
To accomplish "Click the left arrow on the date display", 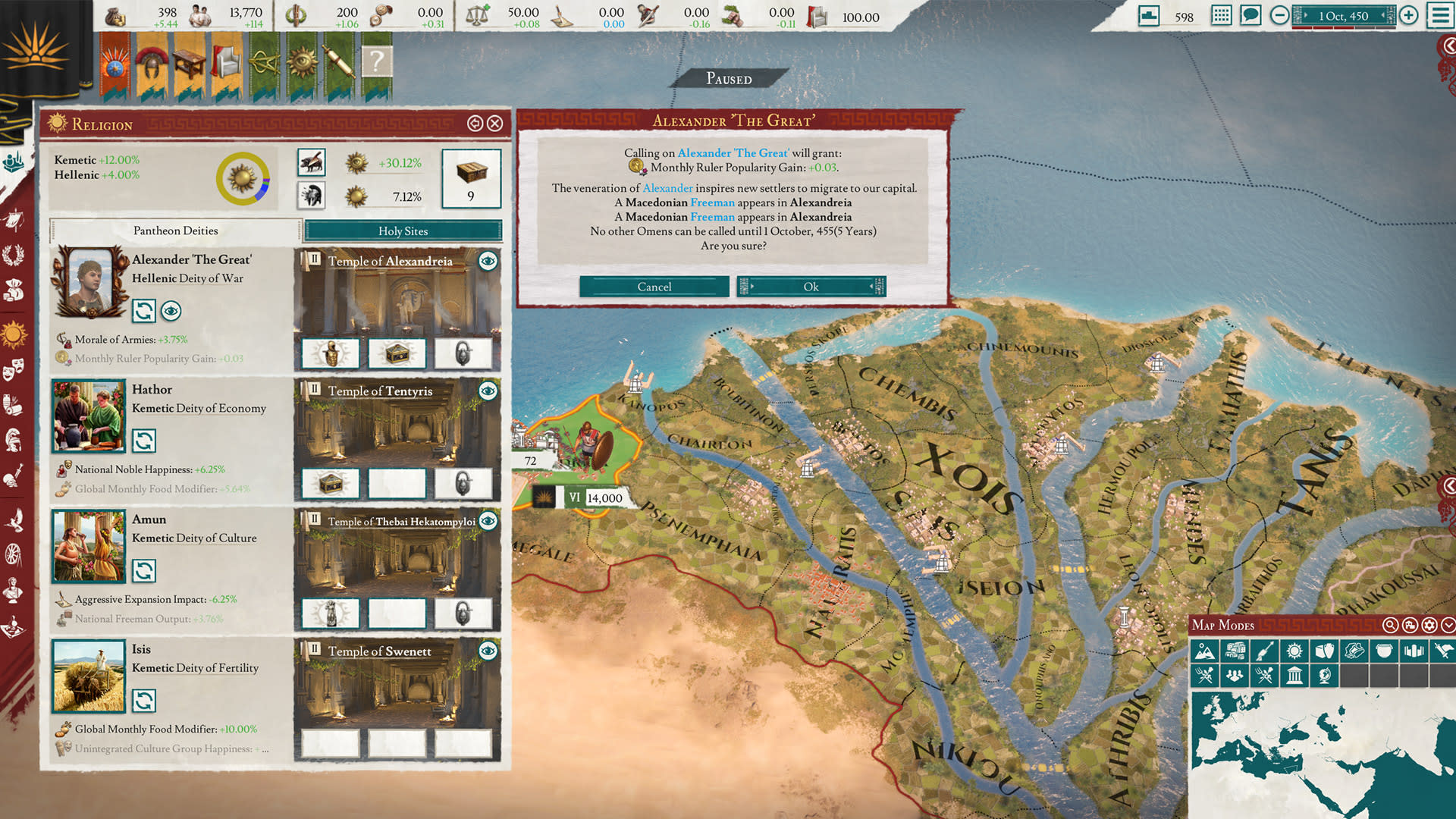I will pos(1307,15).
